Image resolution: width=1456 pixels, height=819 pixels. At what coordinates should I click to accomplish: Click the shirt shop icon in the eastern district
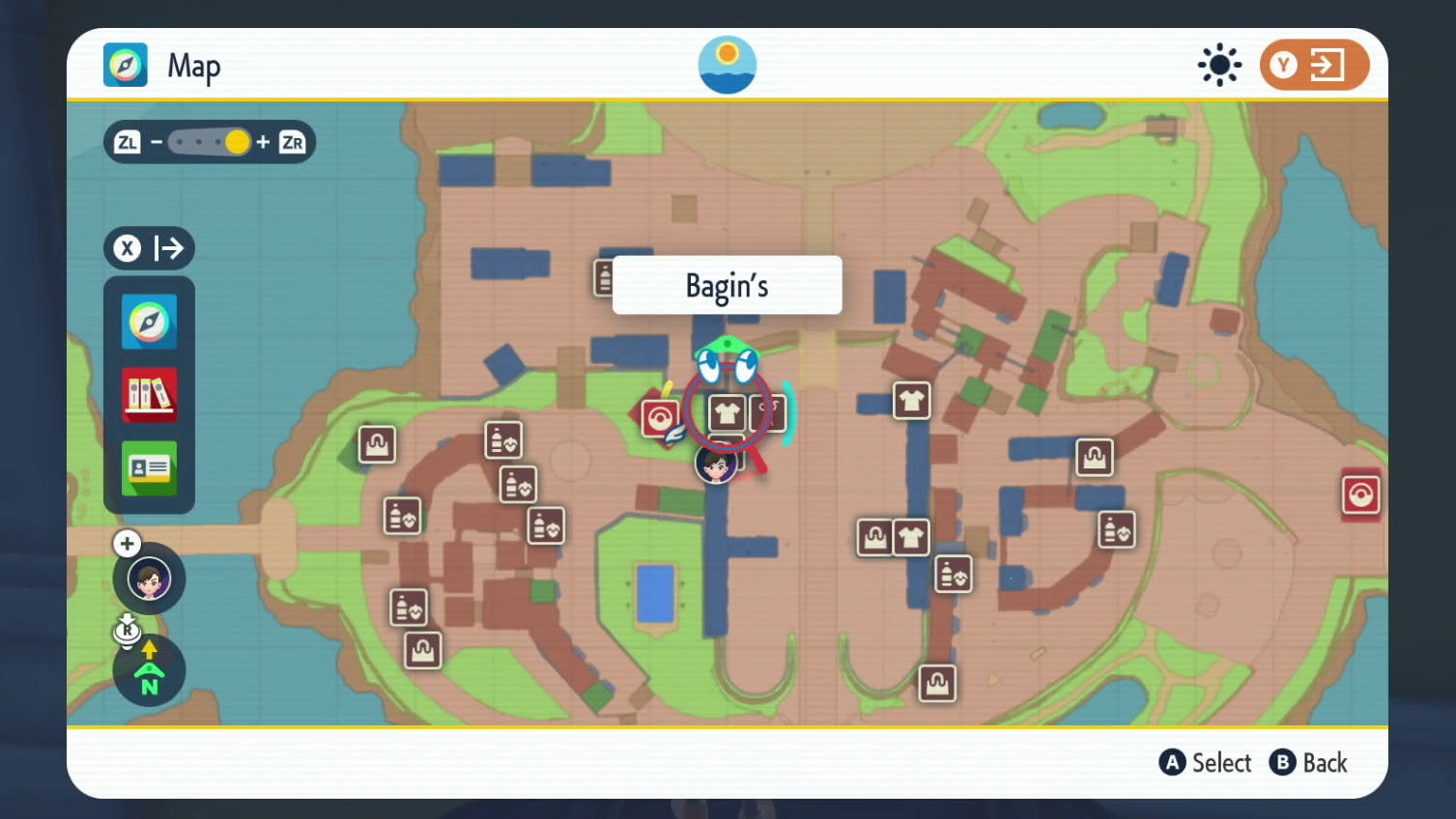[x=909, y=401]
